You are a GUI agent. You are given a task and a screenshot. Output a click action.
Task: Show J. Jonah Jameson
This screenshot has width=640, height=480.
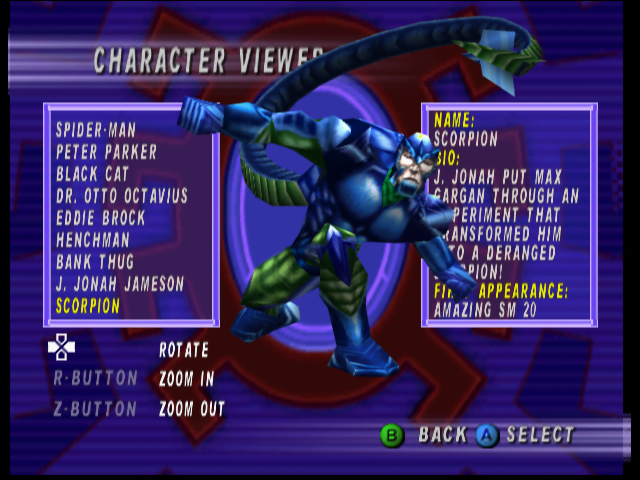pos(120,284)
